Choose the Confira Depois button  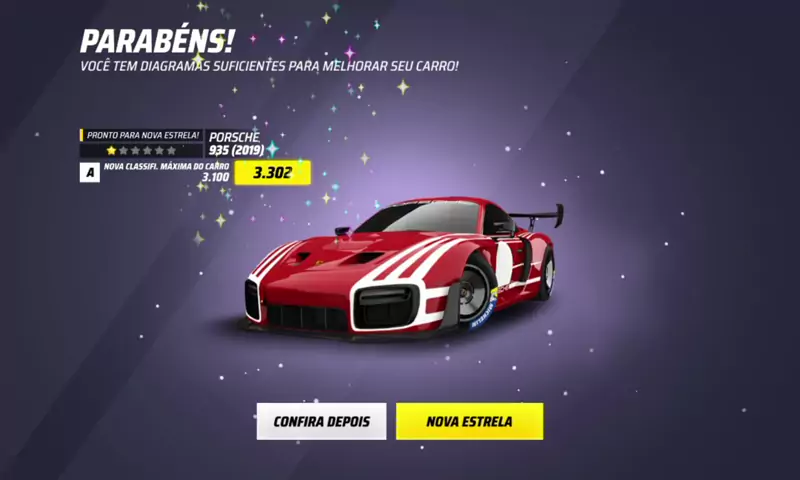point(321,421)
